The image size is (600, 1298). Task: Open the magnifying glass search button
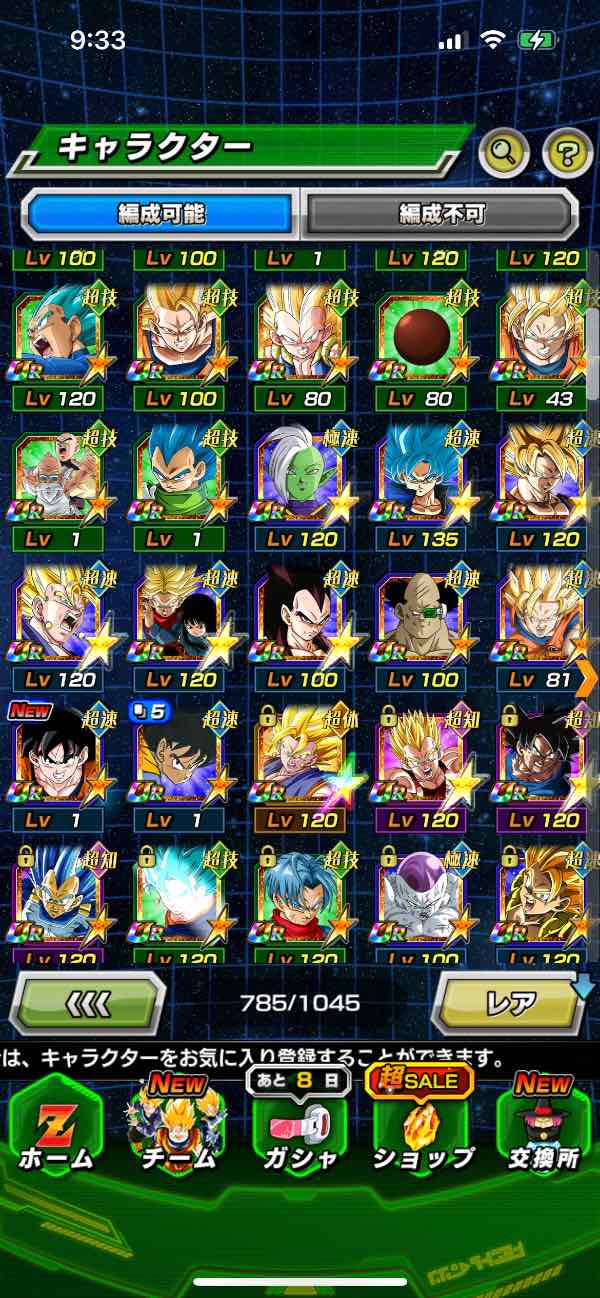pos(505,152)
